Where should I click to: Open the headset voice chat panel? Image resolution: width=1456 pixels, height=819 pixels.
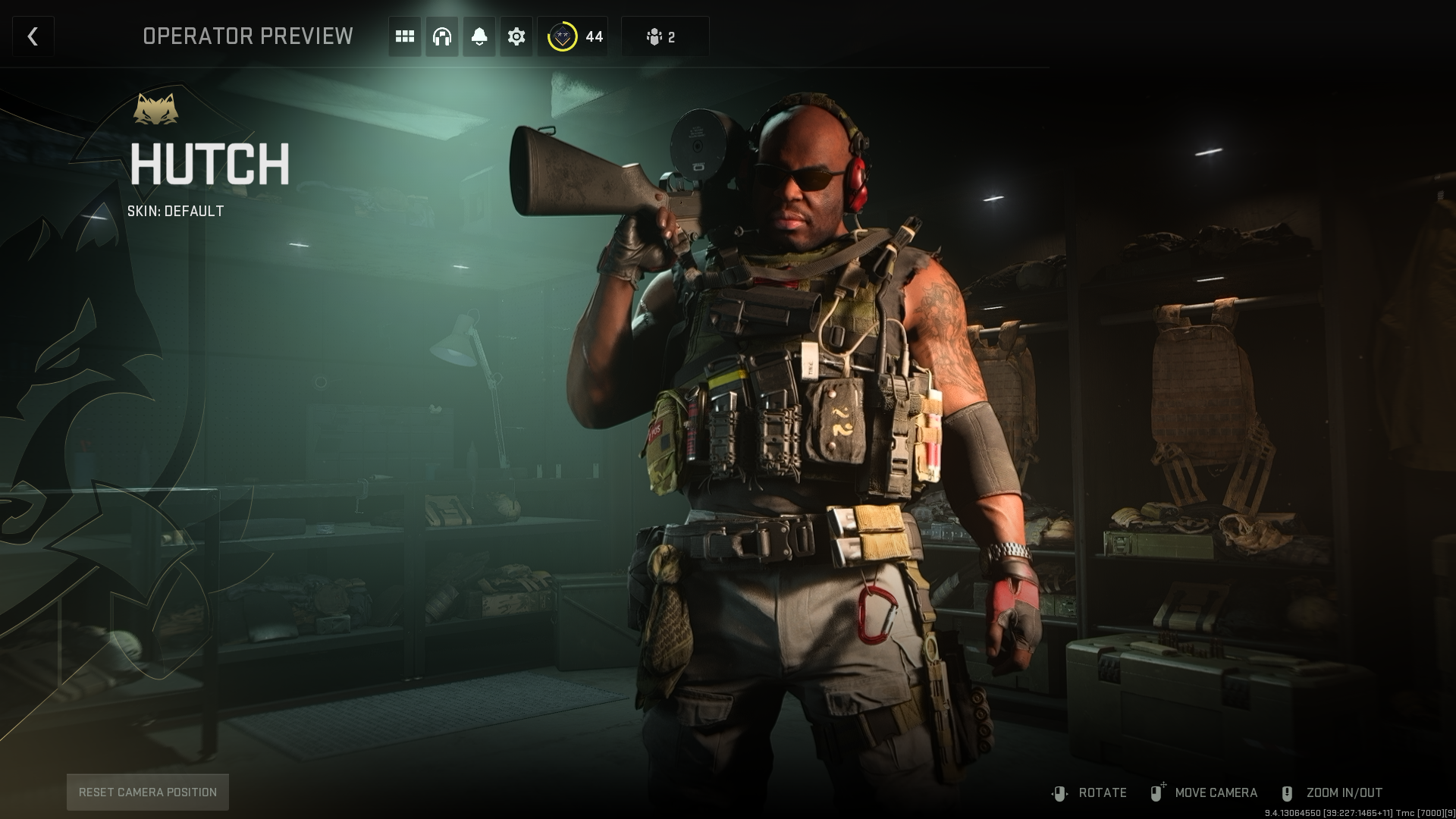(x=442, y=36)
